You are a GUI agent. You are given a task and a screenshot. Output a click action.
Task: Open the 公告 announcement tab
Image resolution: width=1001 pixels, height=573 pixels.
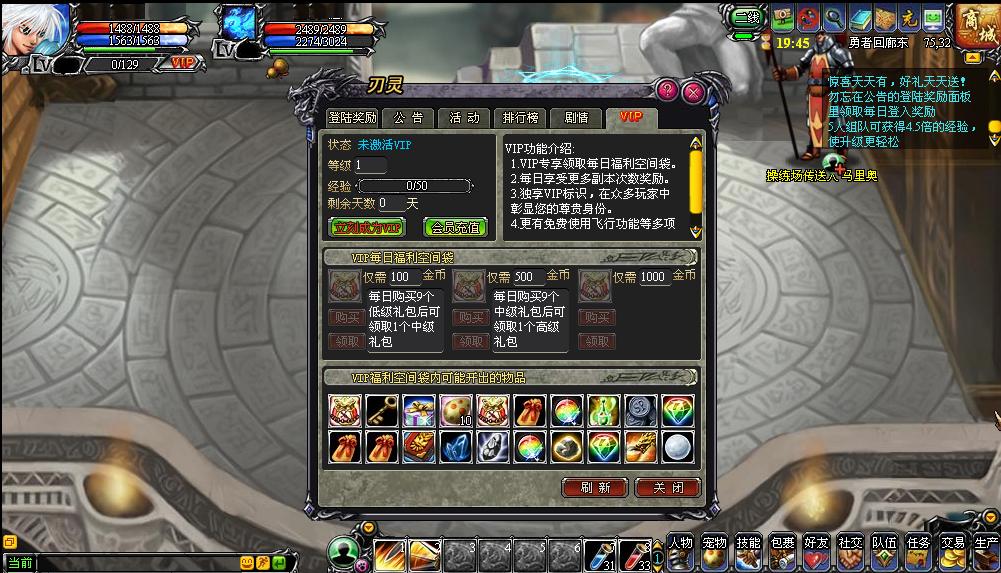pyautogui.click(x=407, y=118)
